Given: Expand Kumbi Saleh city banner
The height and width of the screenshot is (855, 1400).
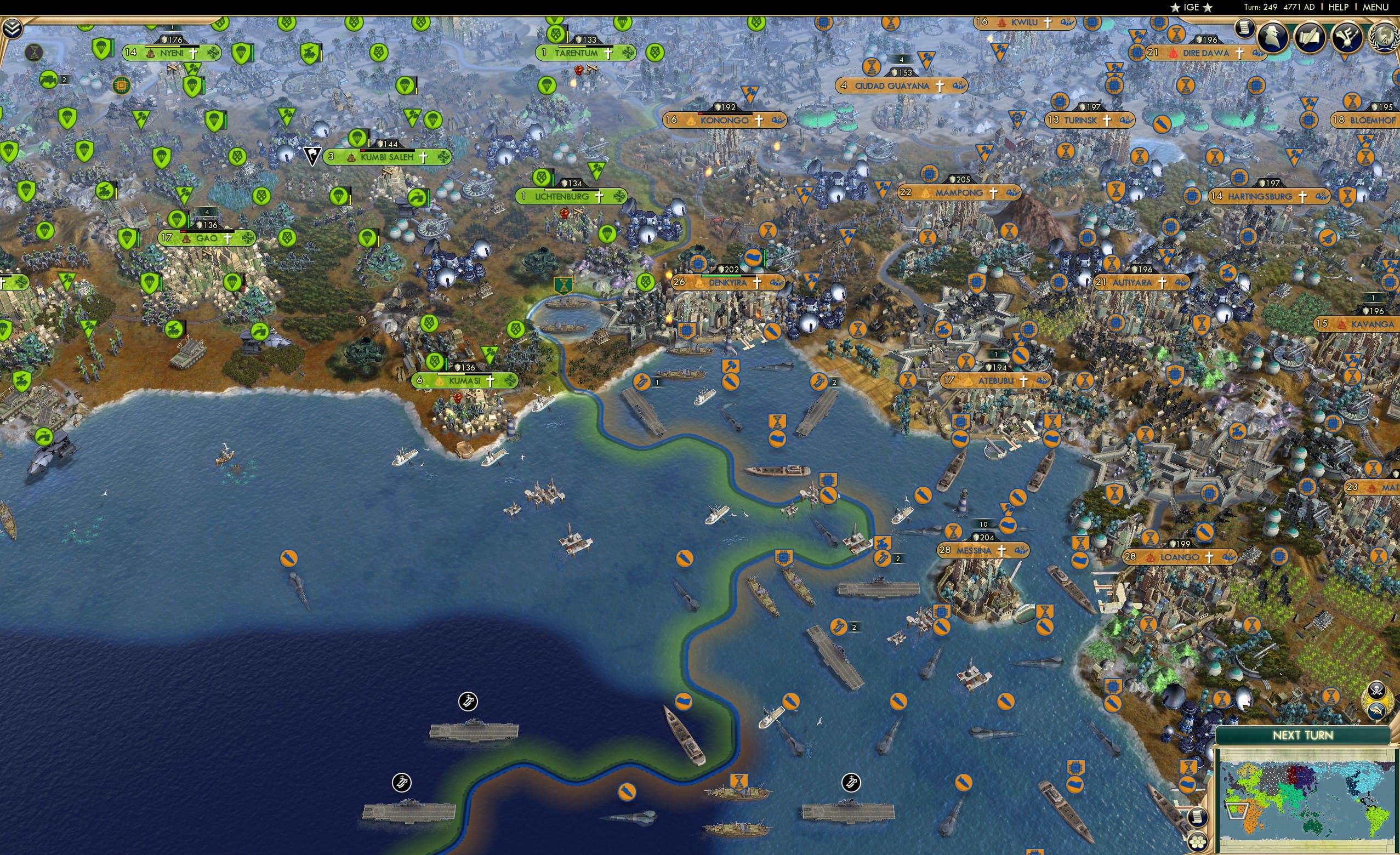Looking at the screenshot, I should (x=388, y=157).
